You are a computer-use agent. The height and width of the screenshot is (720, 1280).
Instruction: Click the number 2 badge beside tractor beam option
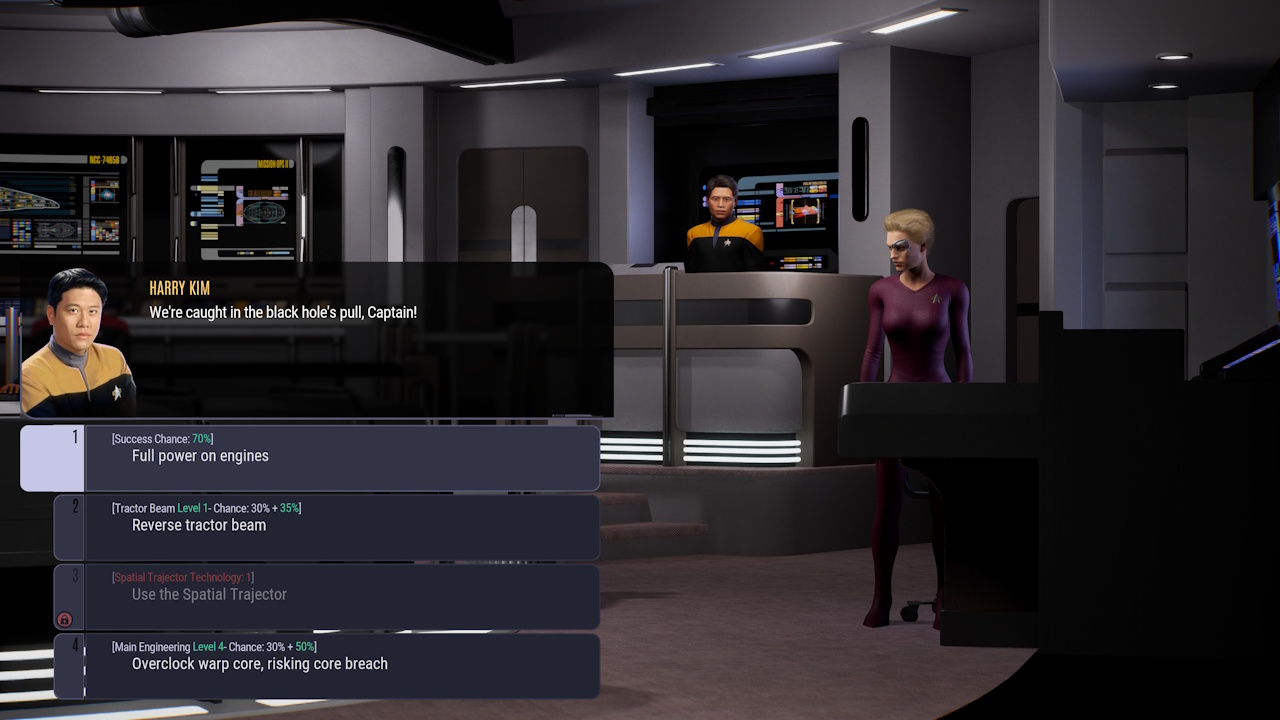(75, 507)
